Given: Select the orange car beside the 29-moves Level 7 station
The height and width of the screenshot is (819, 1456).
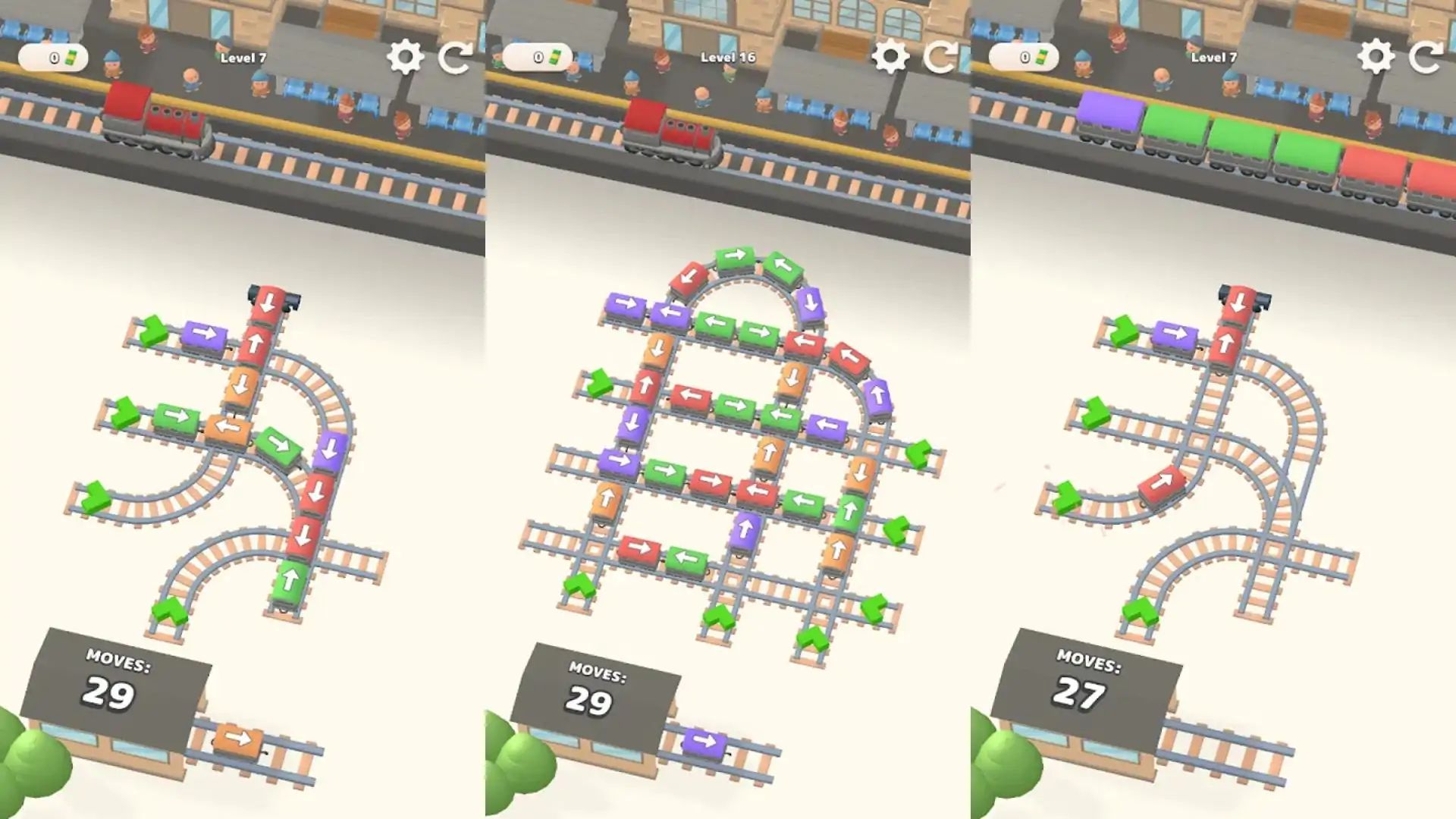Looking at the screenshot, I should click(x=239, y=739).
